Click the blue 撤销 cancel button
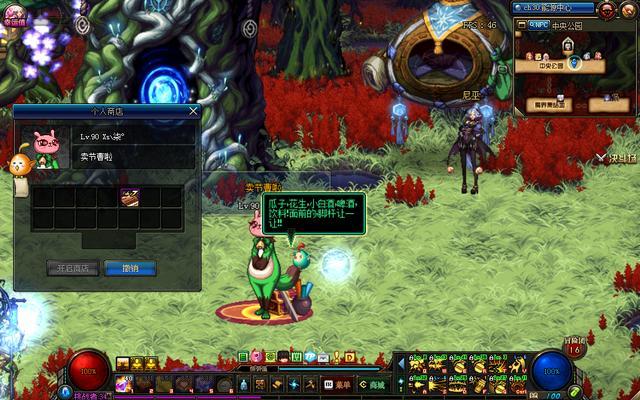 [x=130, y=268]
